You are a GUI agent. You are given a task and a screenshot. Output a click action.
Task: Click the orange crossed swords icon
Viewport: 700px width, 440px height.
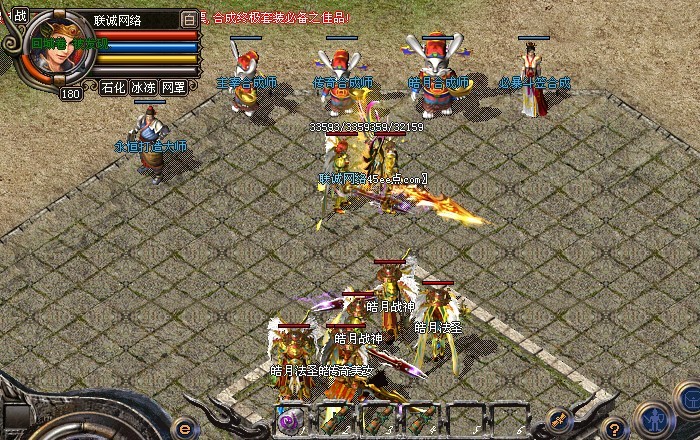[557, 419]
